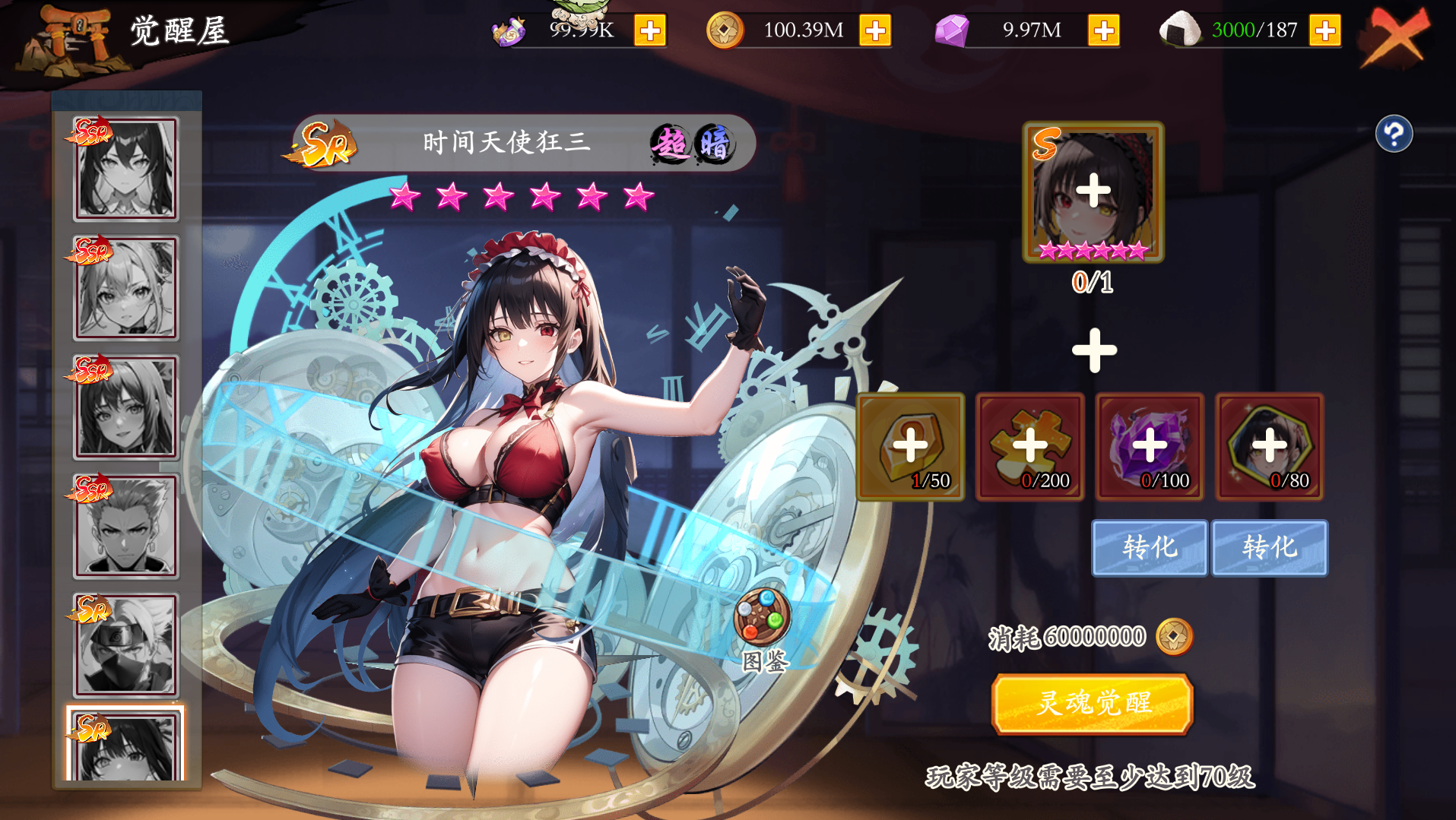
Task: Close the awakening screen with red X
Action: (x=1396, y=36)
